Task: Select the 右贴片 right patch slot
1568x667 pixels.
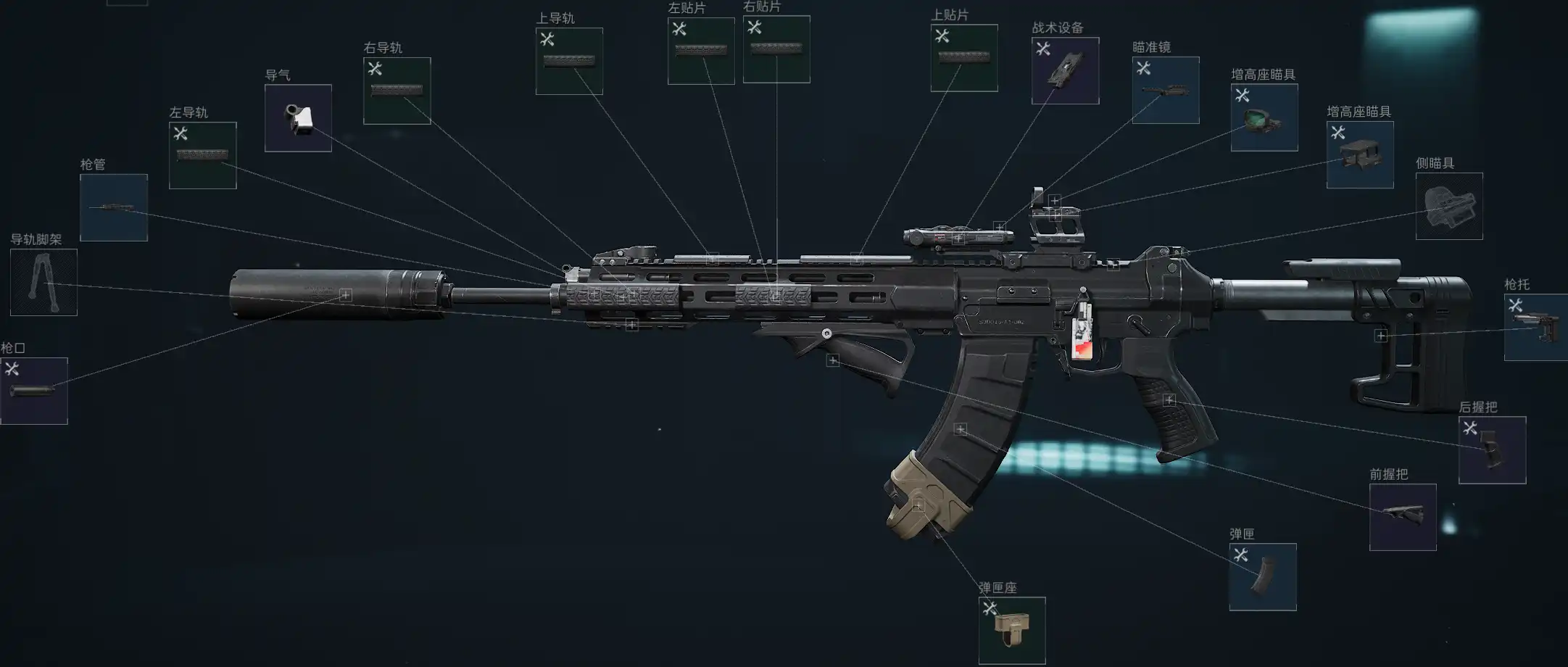Action: 776,49
